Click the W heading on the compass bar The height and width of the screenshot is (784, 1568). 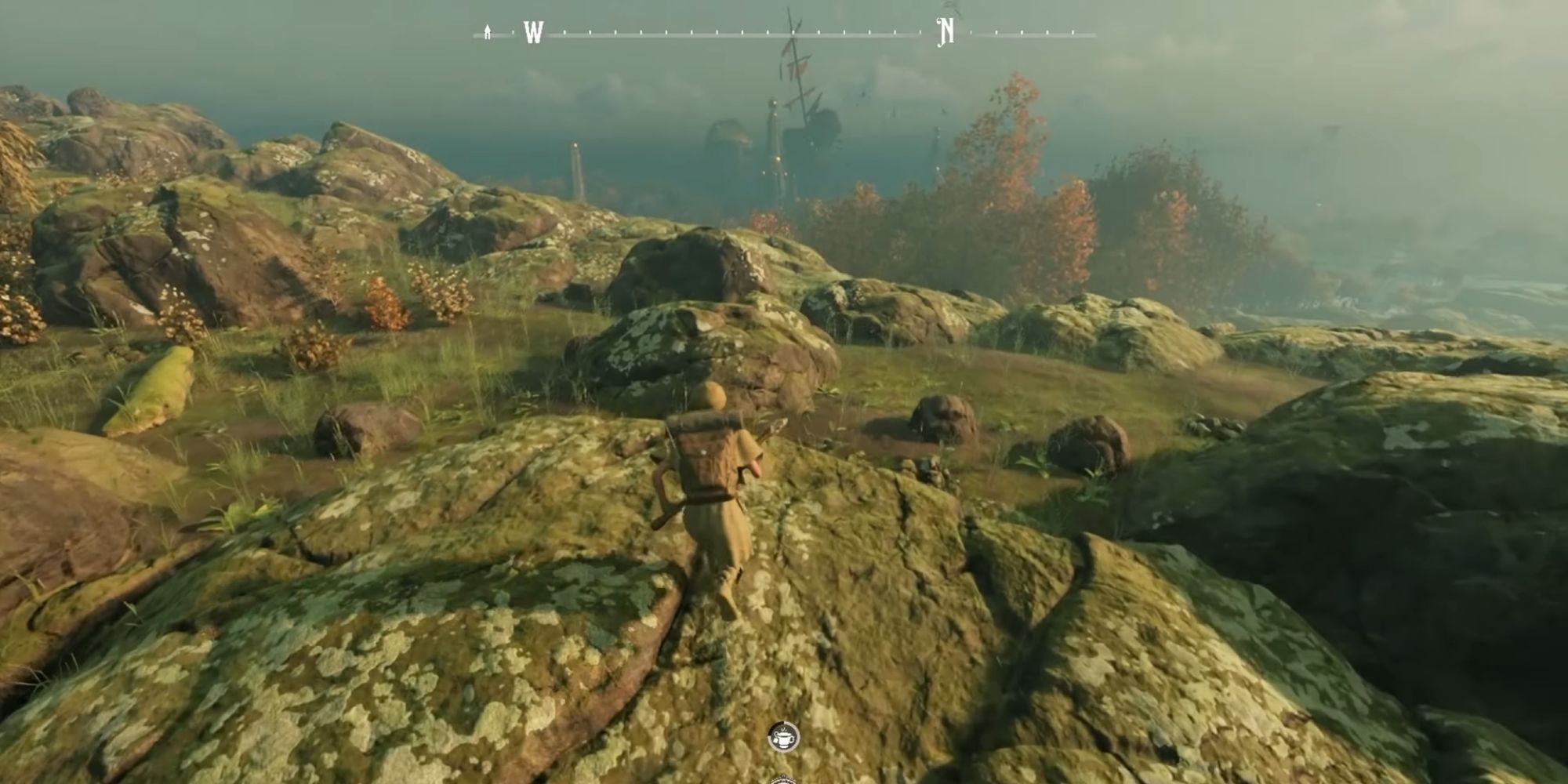(533, 33)
